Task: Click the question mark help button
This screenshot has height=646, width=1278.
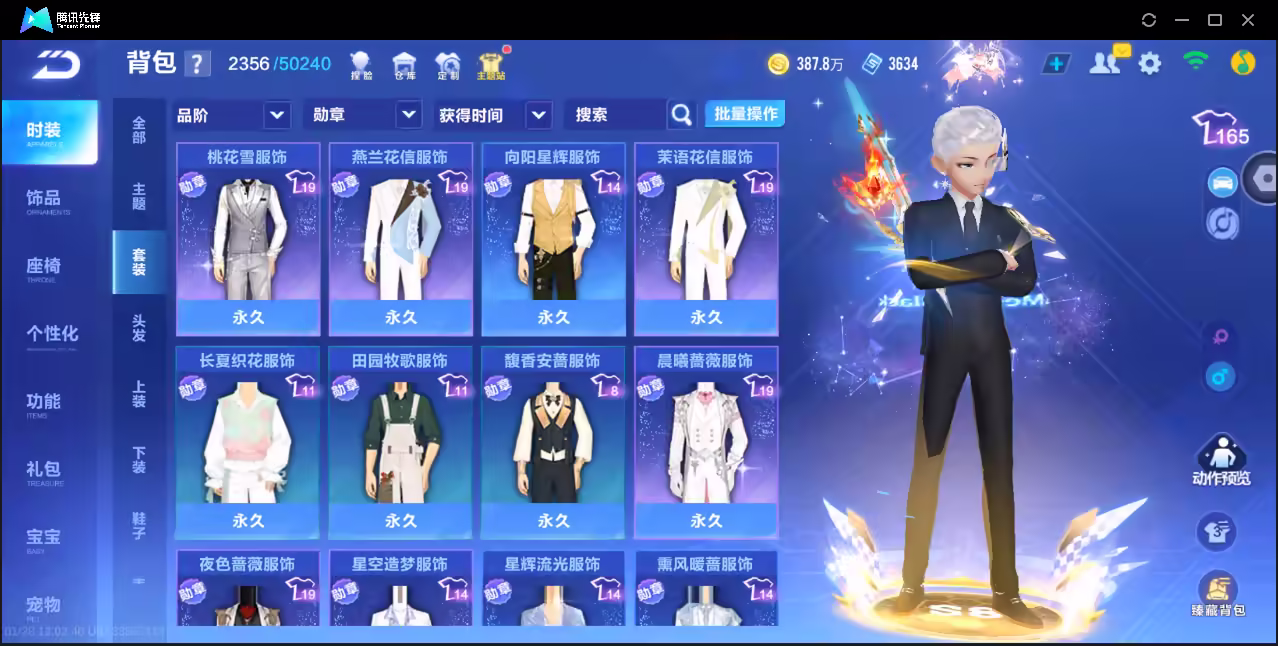Action: [197, 64]
